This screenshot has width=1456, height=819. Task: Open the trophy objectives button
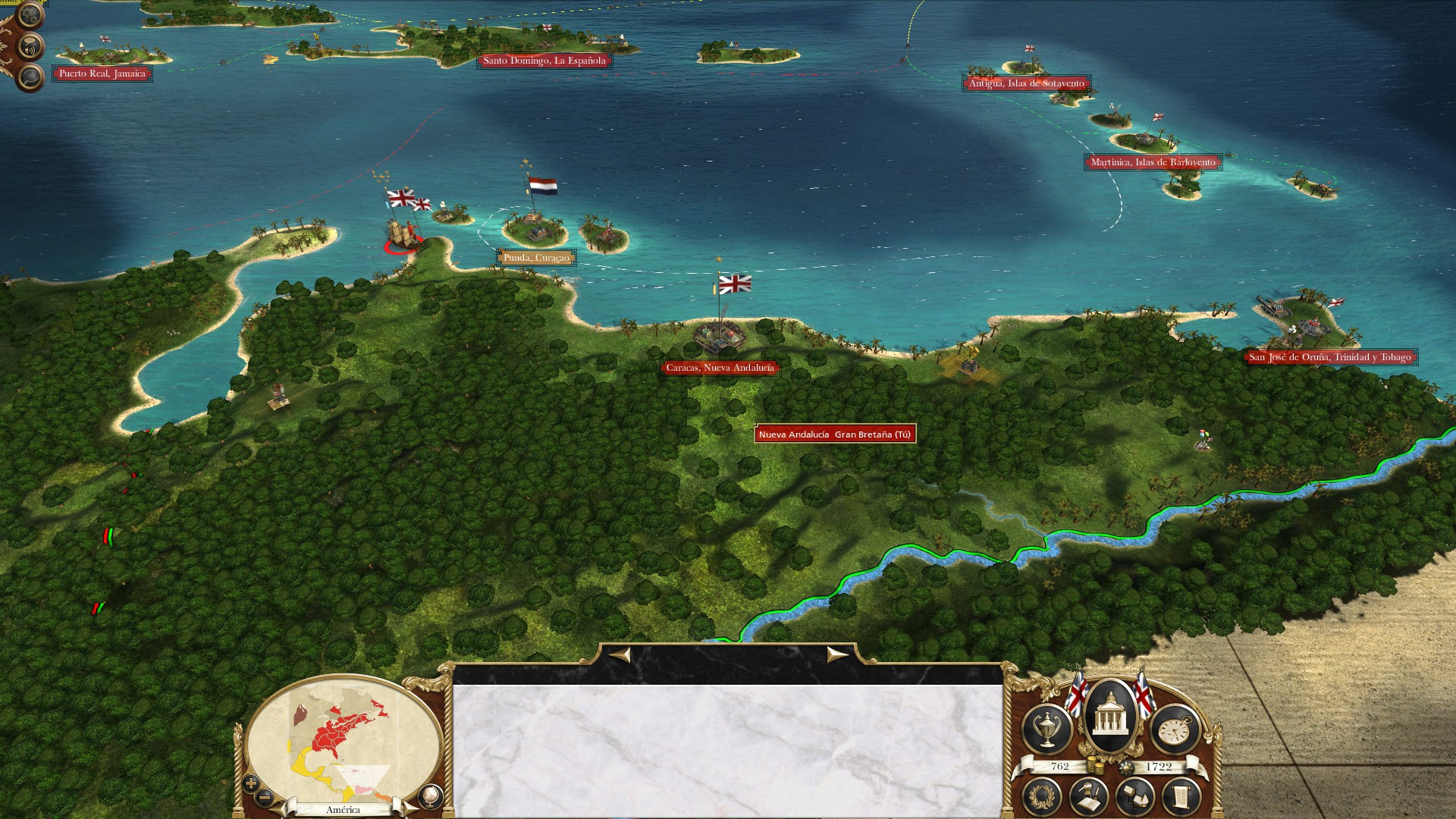pos(1046,728)
